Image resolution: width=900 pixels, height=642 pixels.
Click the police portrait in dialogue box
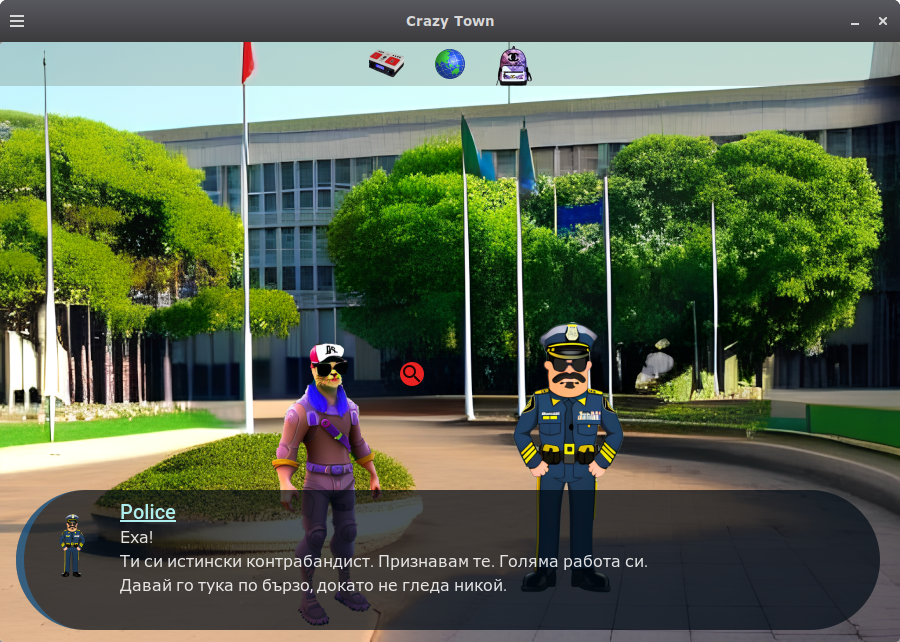(x=71, y=546)
